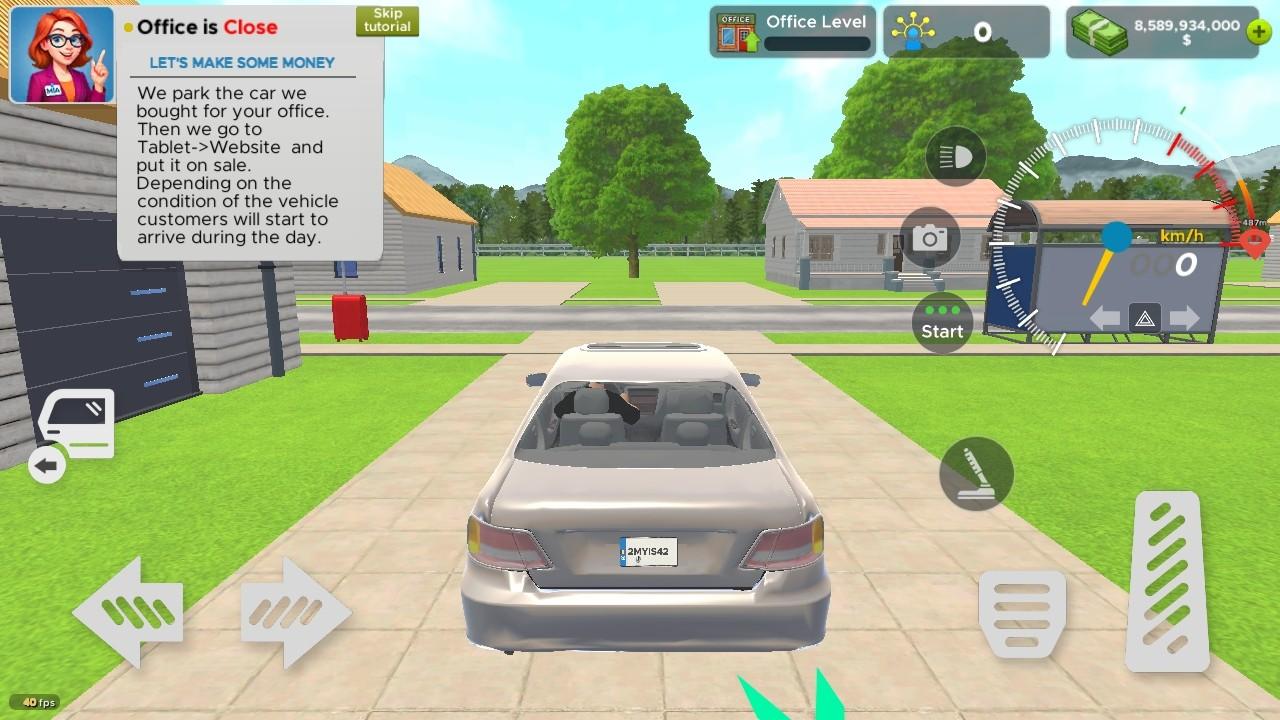Skip the tutorial
This screenshot has height=720, width=1280.
(x=387, y=19)
